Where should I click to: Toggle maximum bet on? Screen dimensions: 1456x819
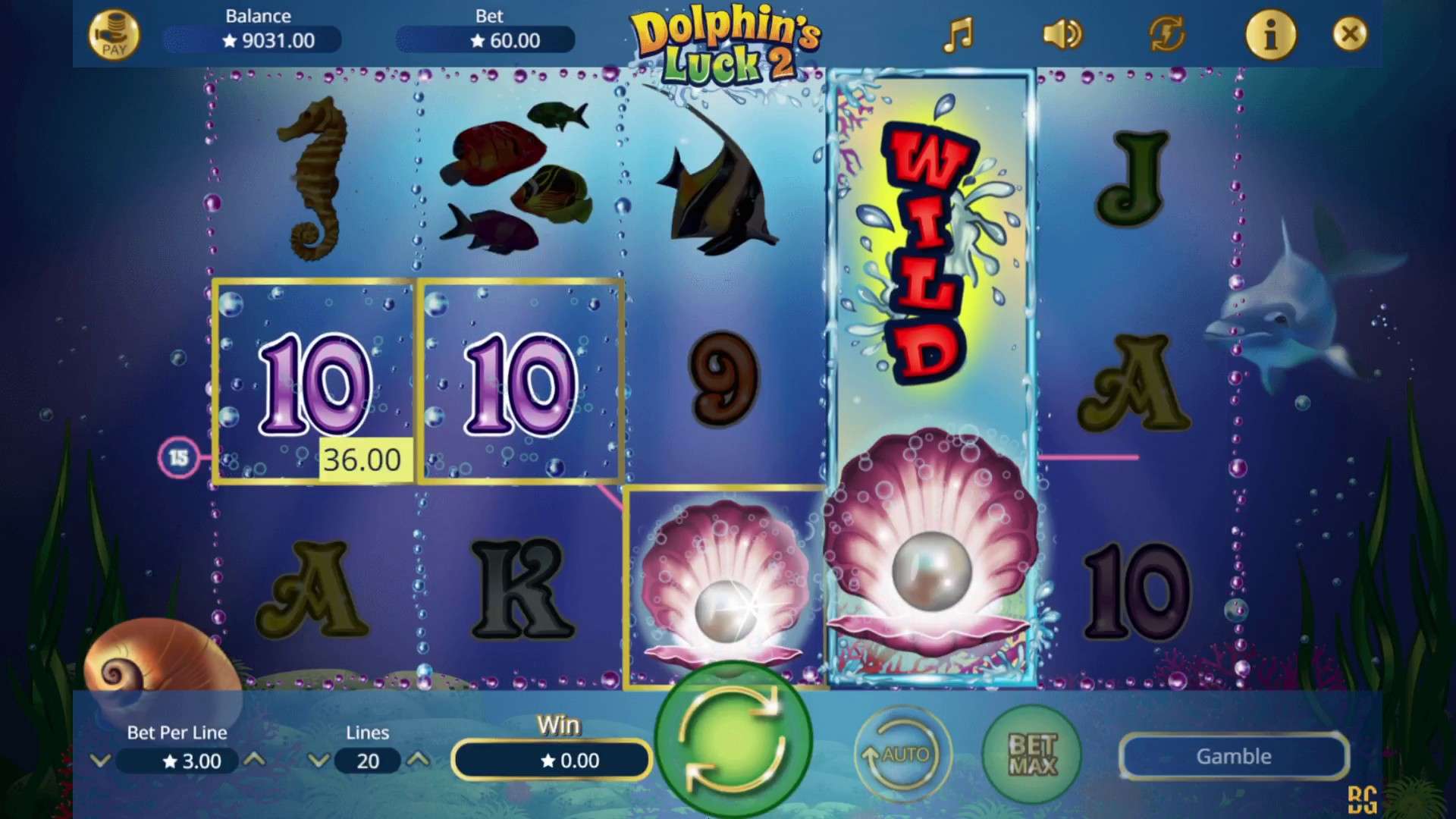coord(1031,755)
